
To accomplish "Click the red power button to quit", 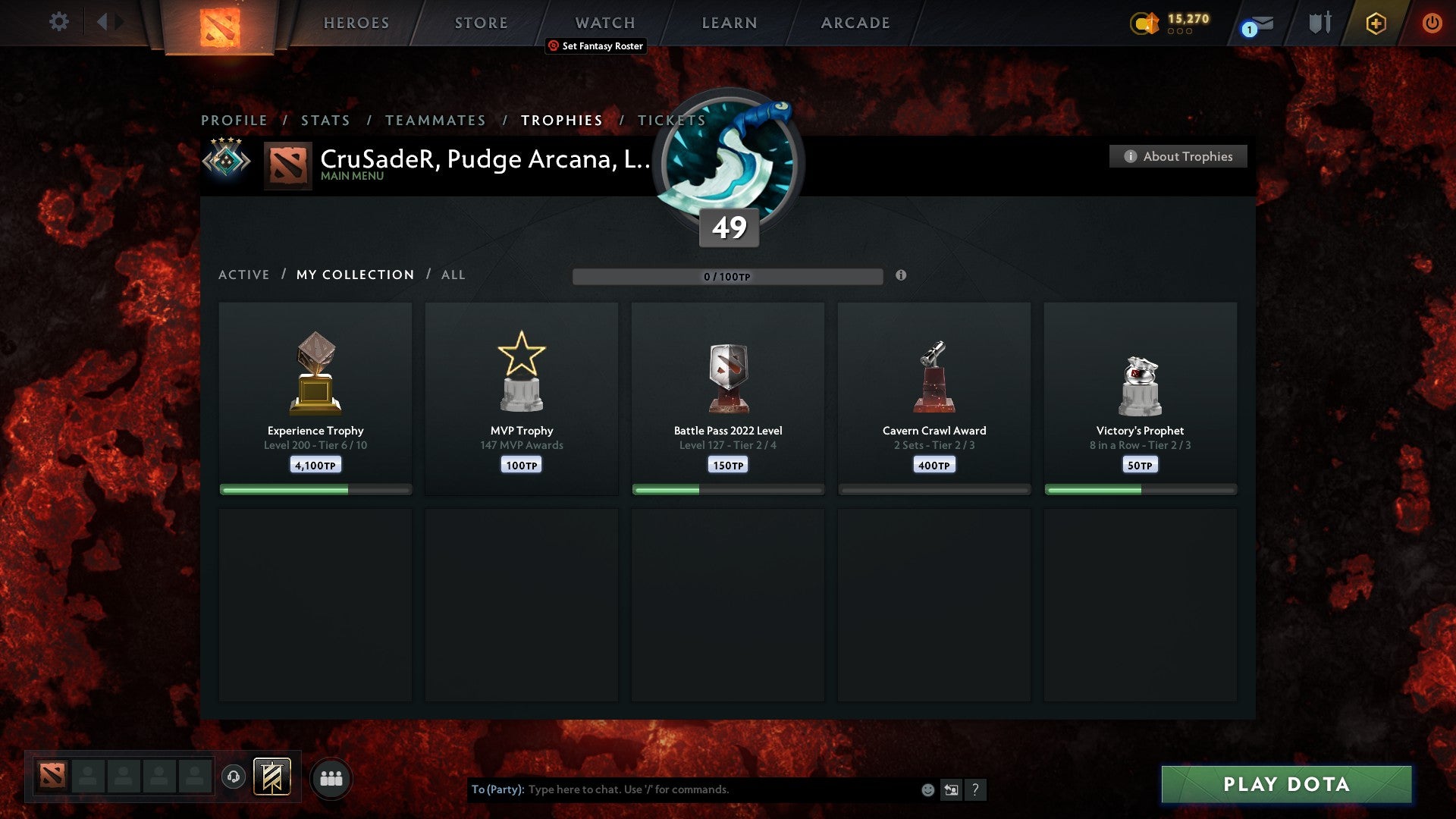I will 1432,22.
